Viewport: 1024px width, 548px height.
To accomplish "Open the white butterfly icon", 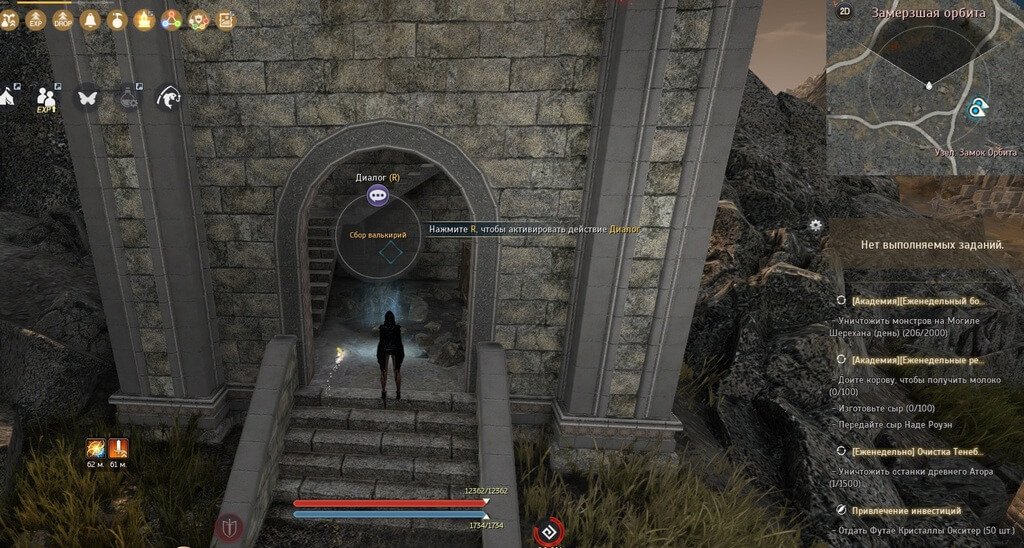I will tap(87, 98).
